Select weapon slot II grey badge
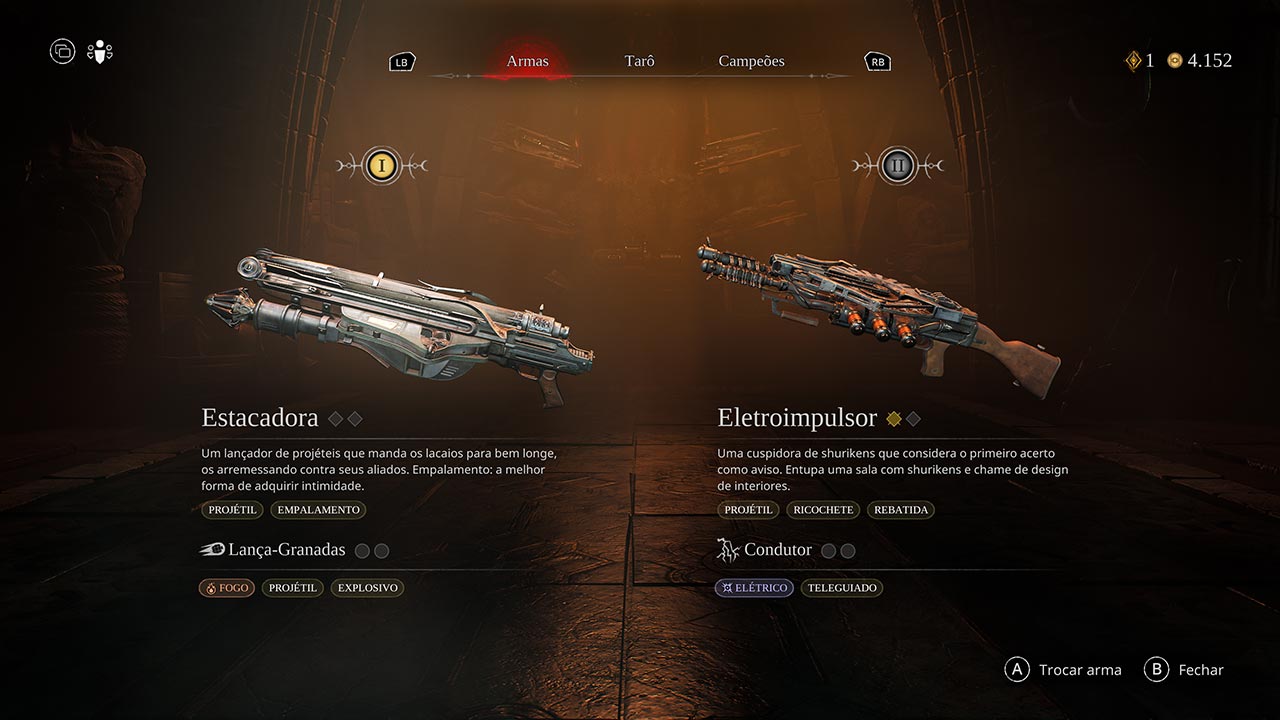The image size is (1280, 720). point(897,165)
